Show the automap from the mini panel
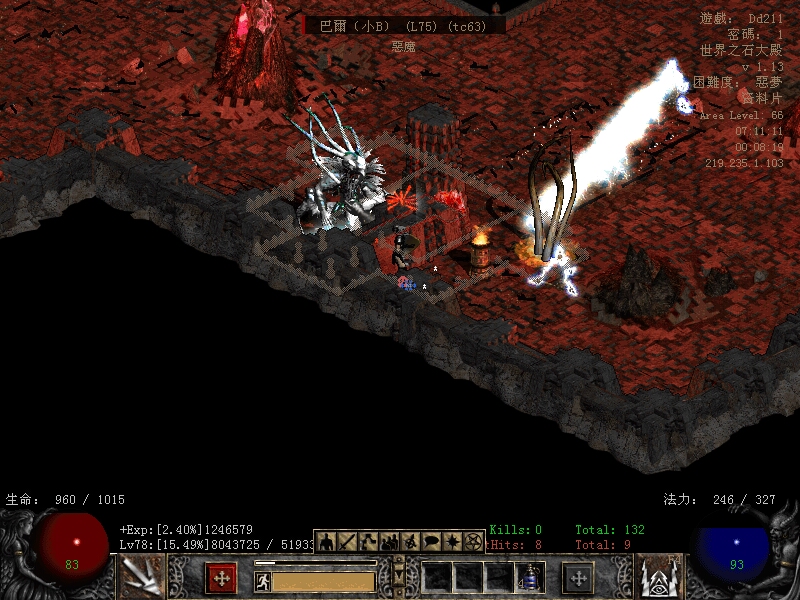 pyautogui.click(x=410, y=541)
